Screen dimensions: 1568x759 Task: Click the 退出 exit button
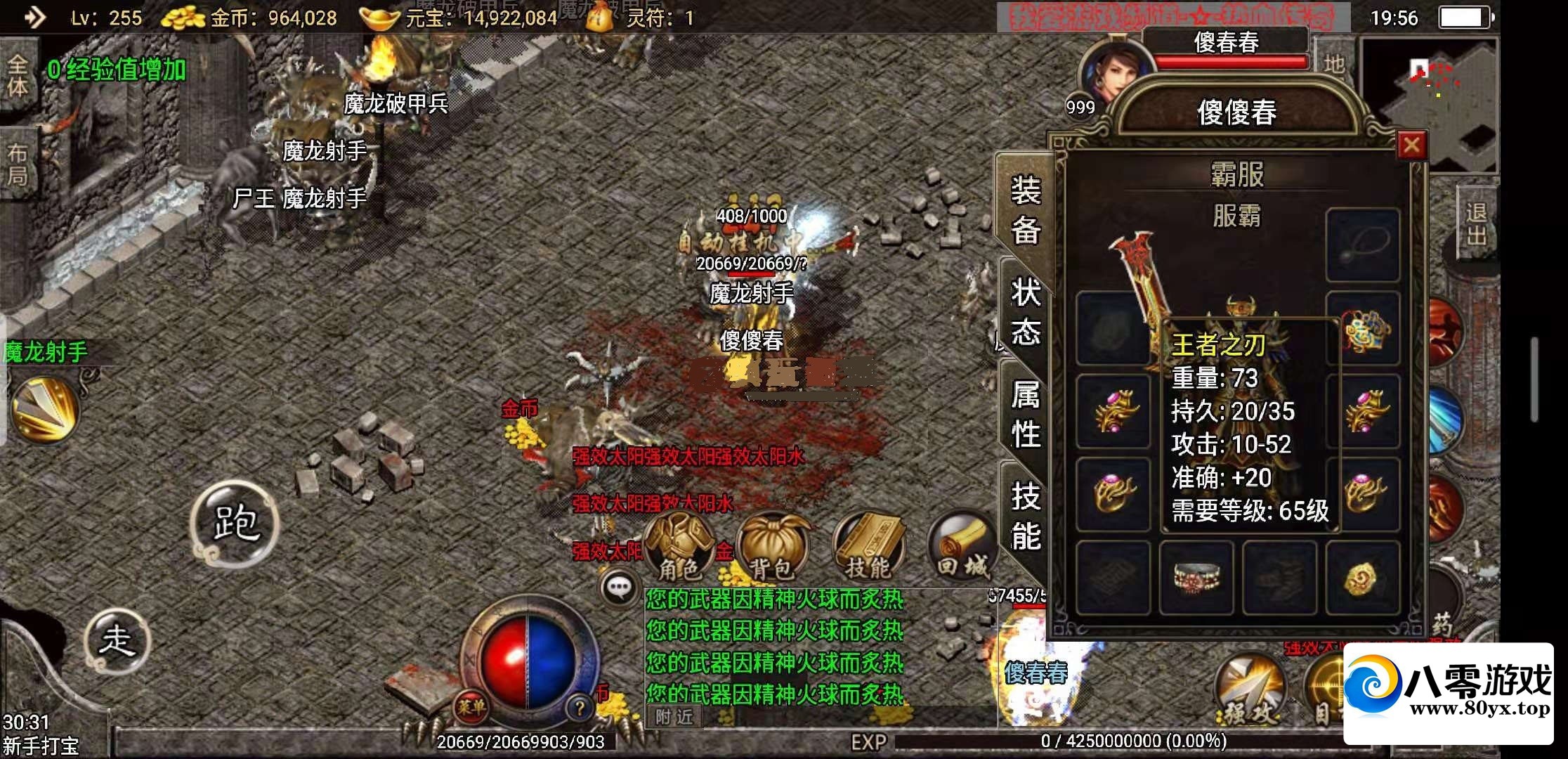(x=1476, y=223)
